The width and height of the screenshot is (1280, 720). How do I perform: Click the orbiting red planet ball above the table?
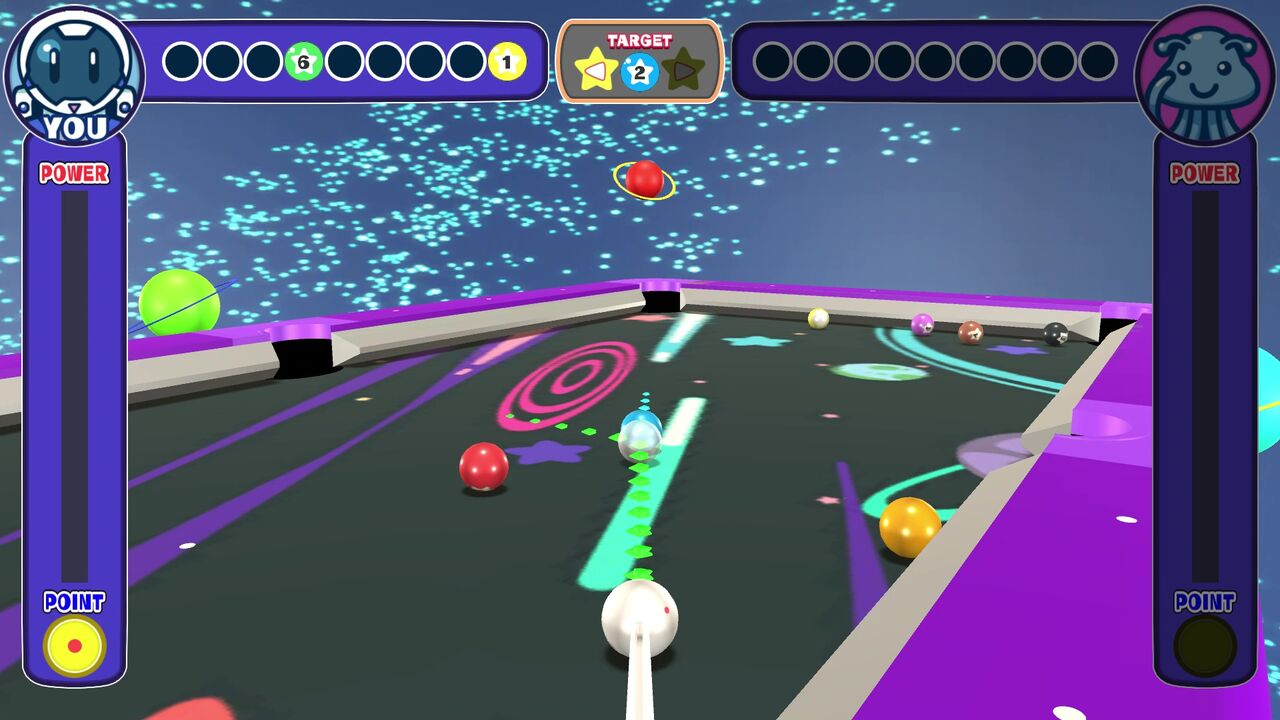(643, 181)
